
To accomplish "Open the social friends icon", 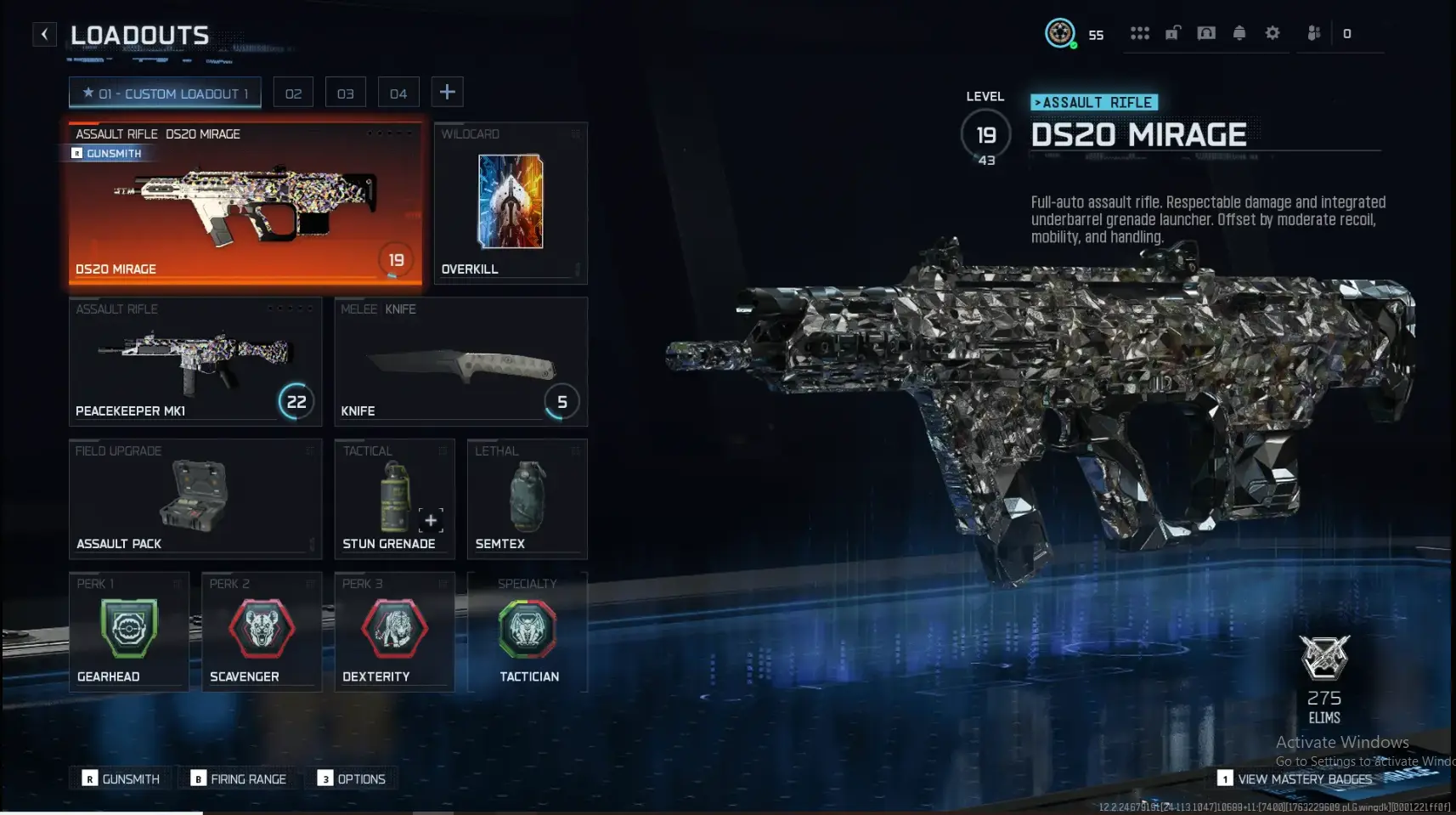I will [x=1314, y=32].
